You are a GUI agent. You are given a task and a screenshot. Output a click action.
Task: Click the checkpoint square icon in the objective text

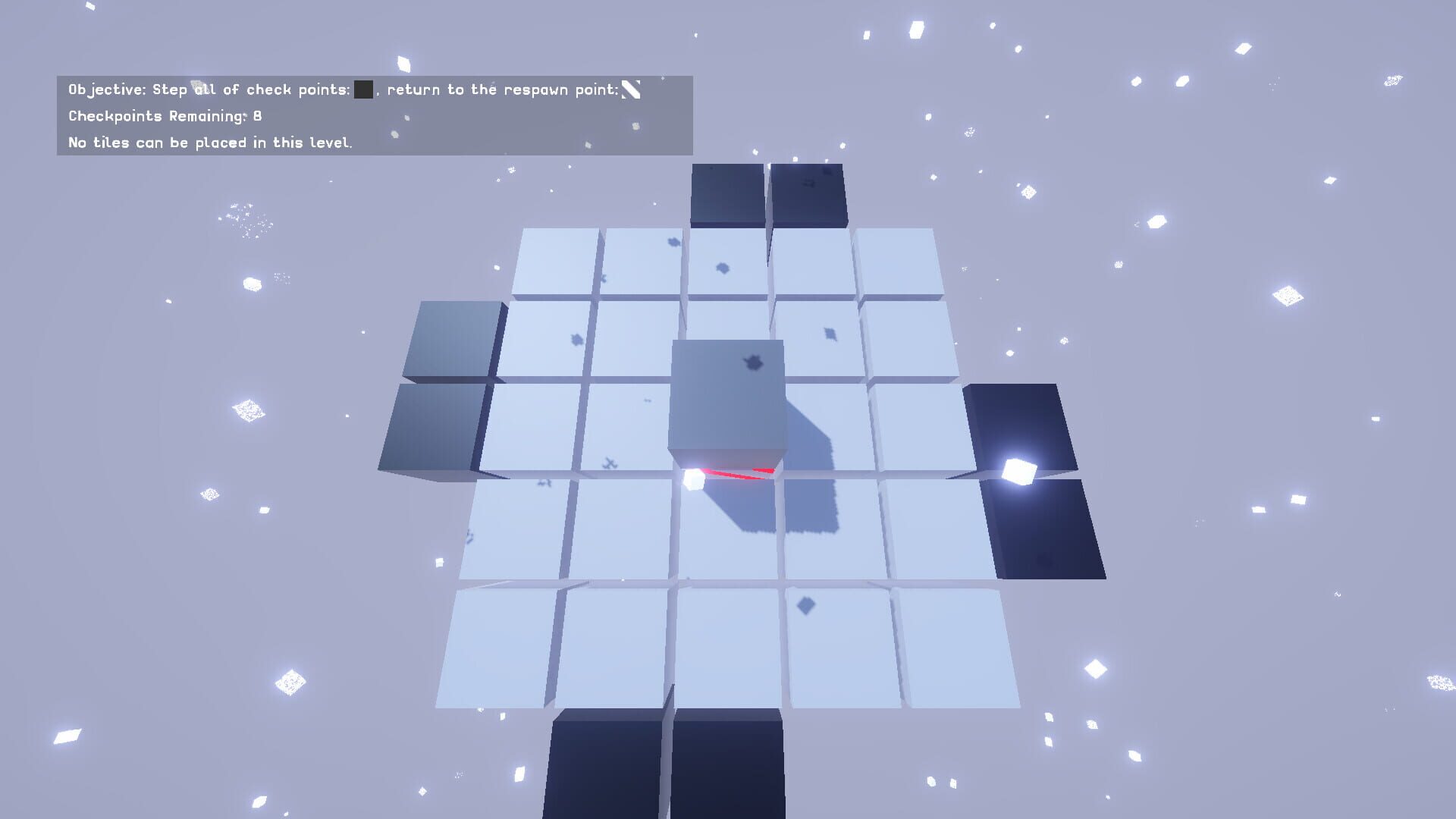363,89
